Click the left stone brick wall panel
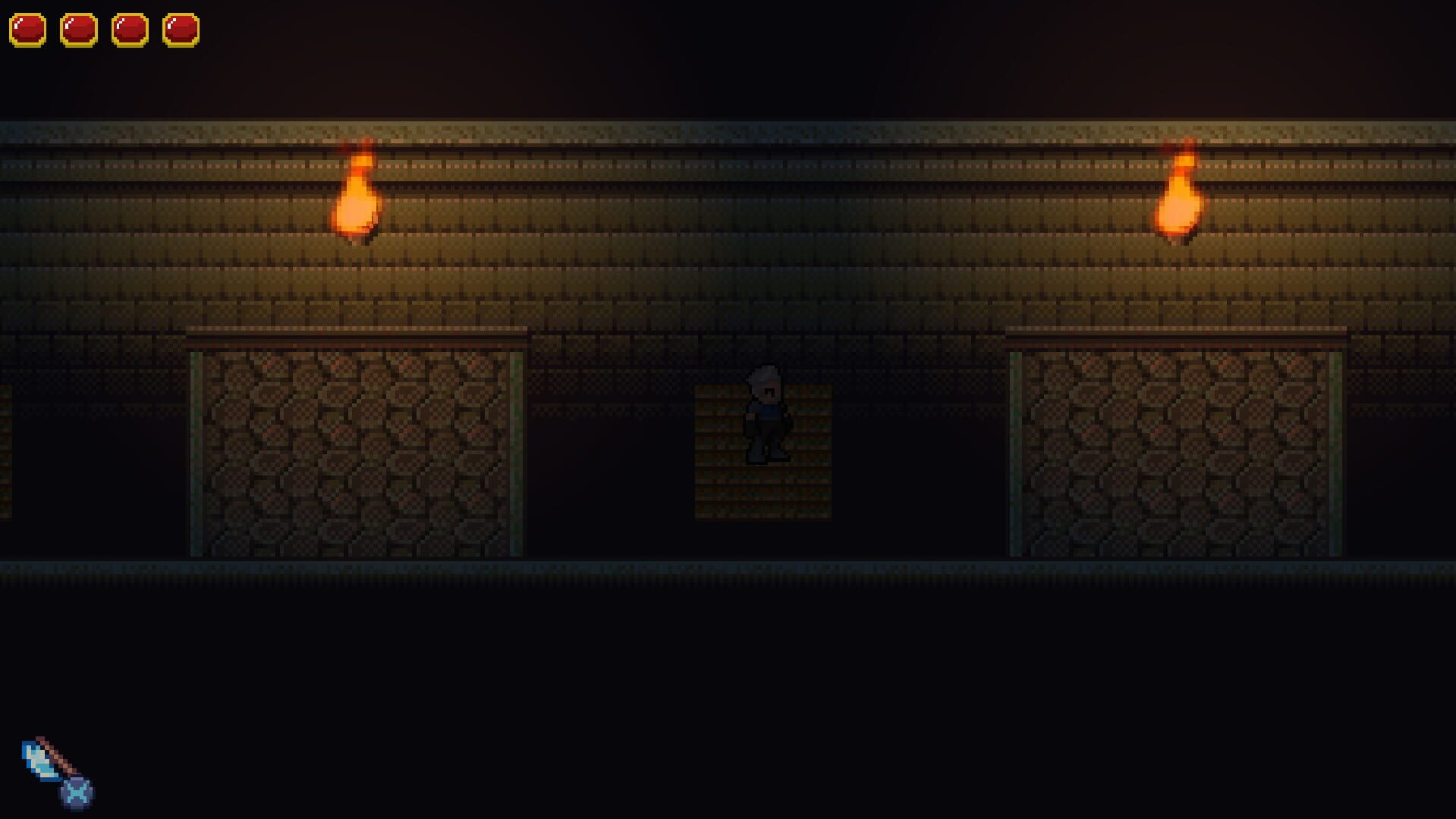1456x819 pixels. tap(357, 455)
